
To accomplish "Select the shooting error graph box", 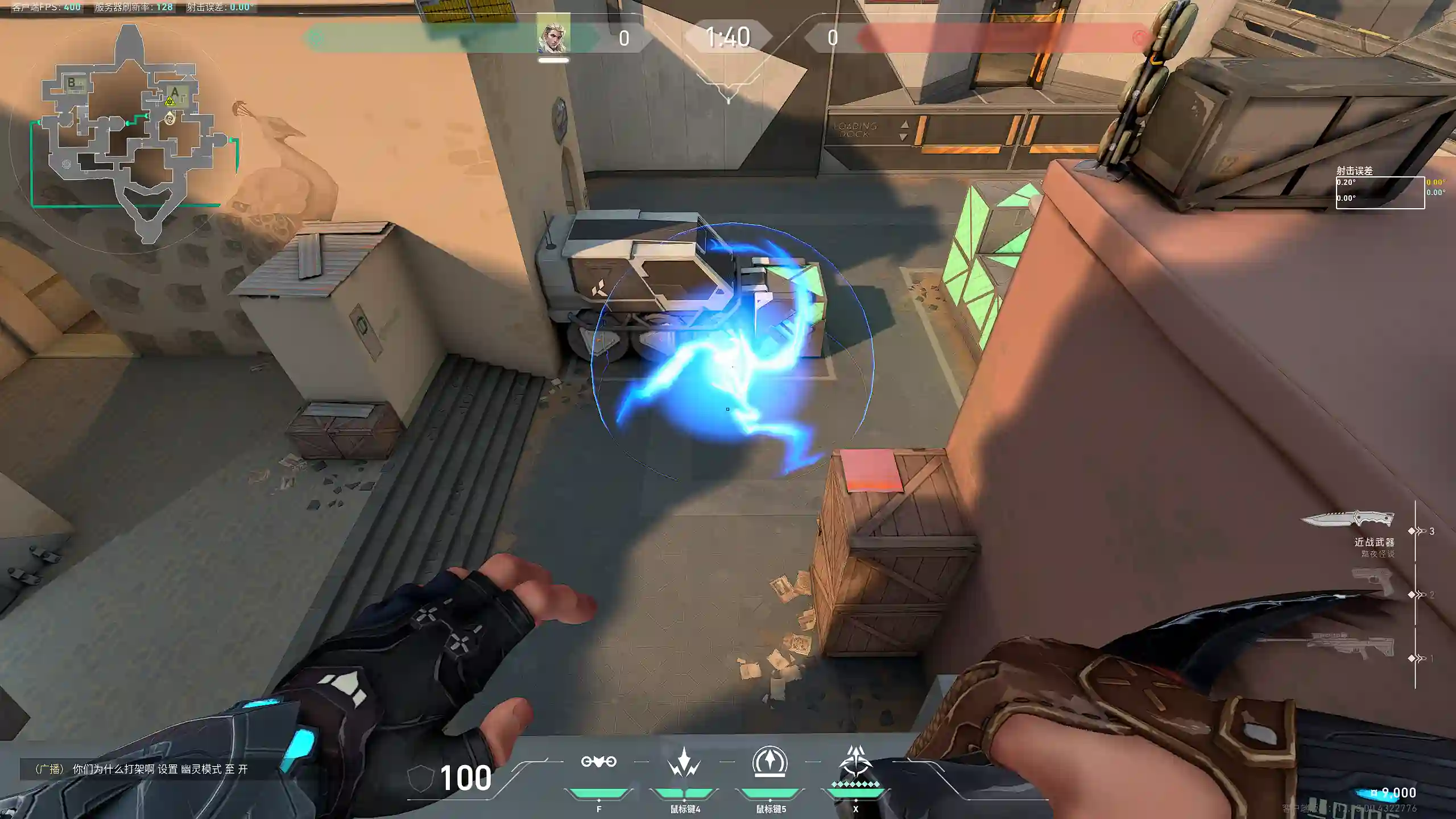I will (x=1380, y=193).
